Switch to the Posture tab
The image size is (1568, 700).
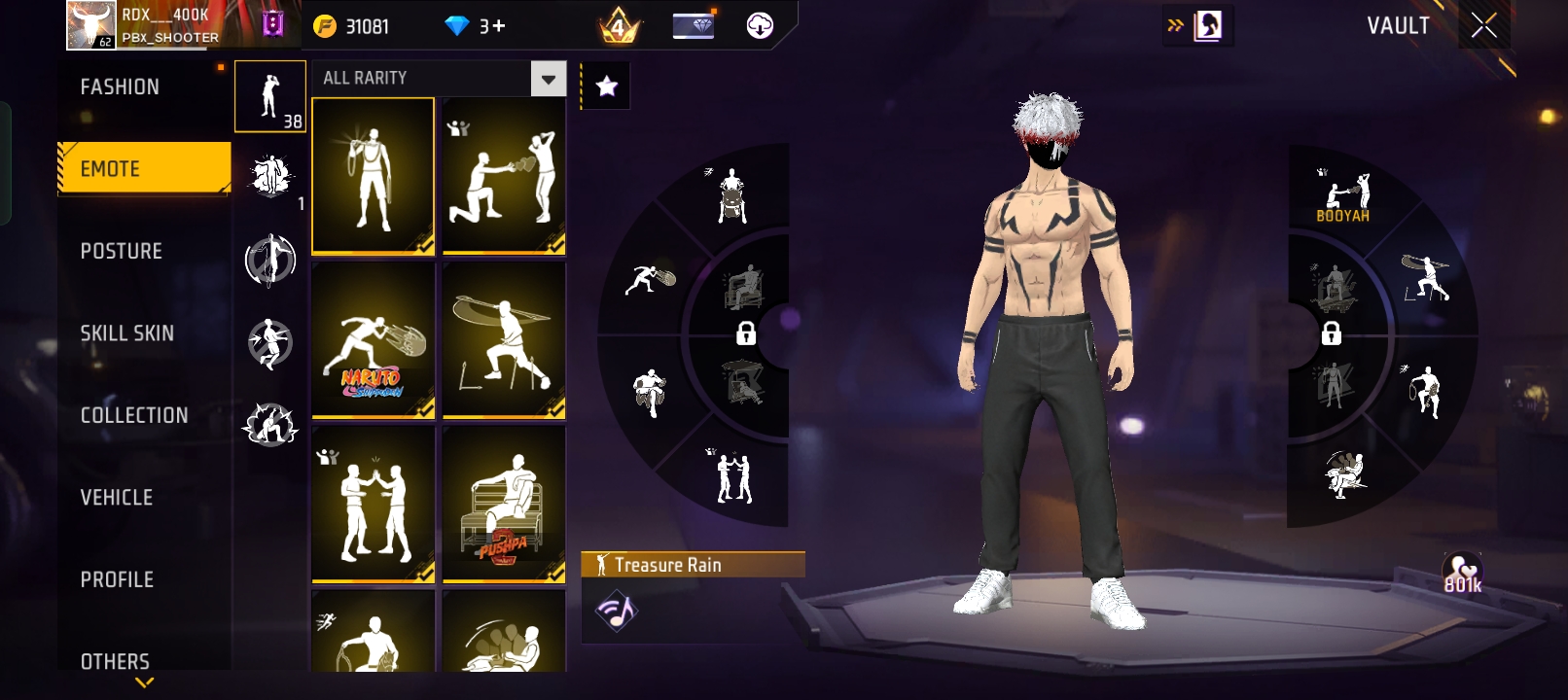pos(122,251)
